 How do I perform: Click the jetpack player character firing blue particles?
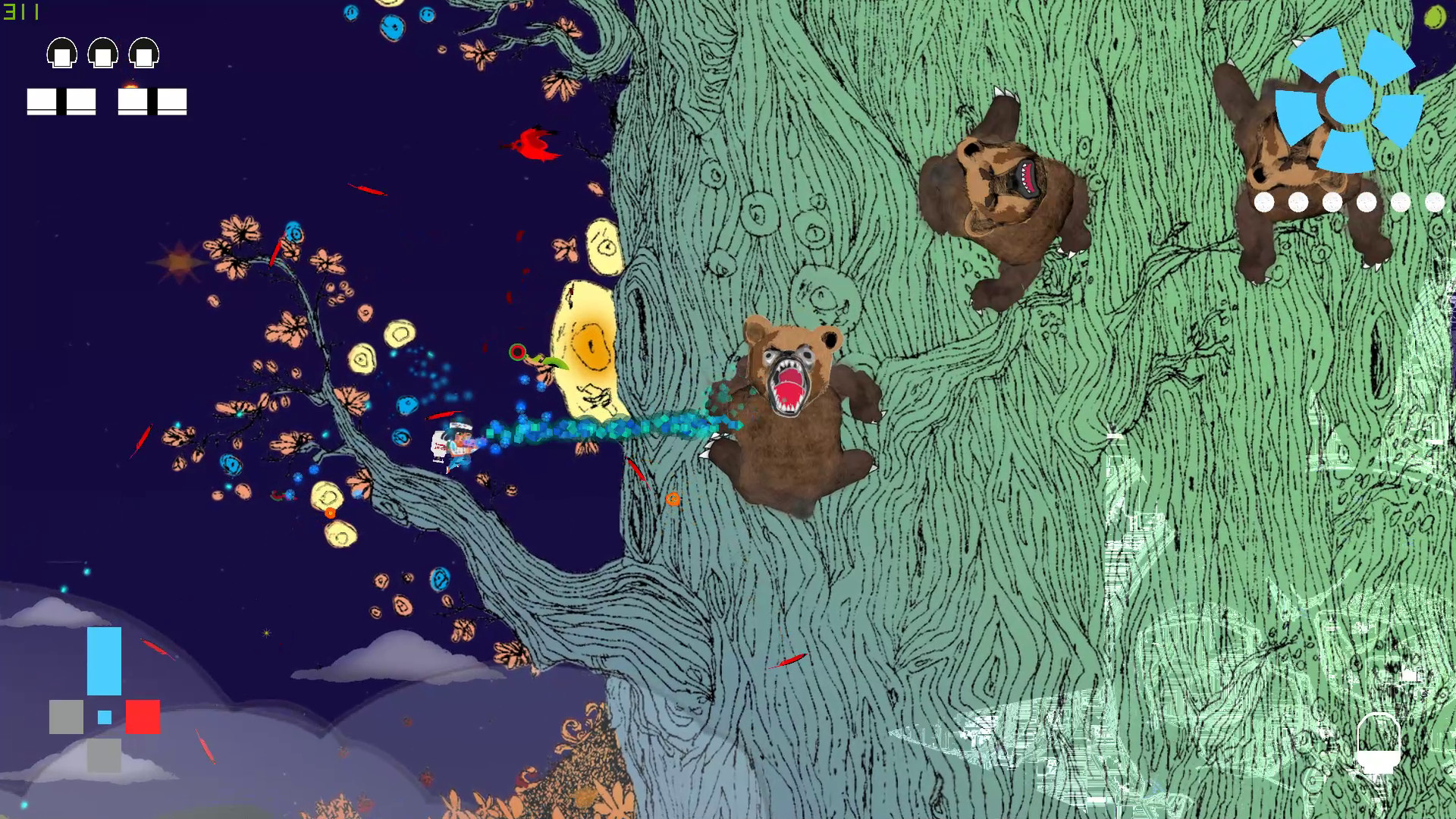453,444
